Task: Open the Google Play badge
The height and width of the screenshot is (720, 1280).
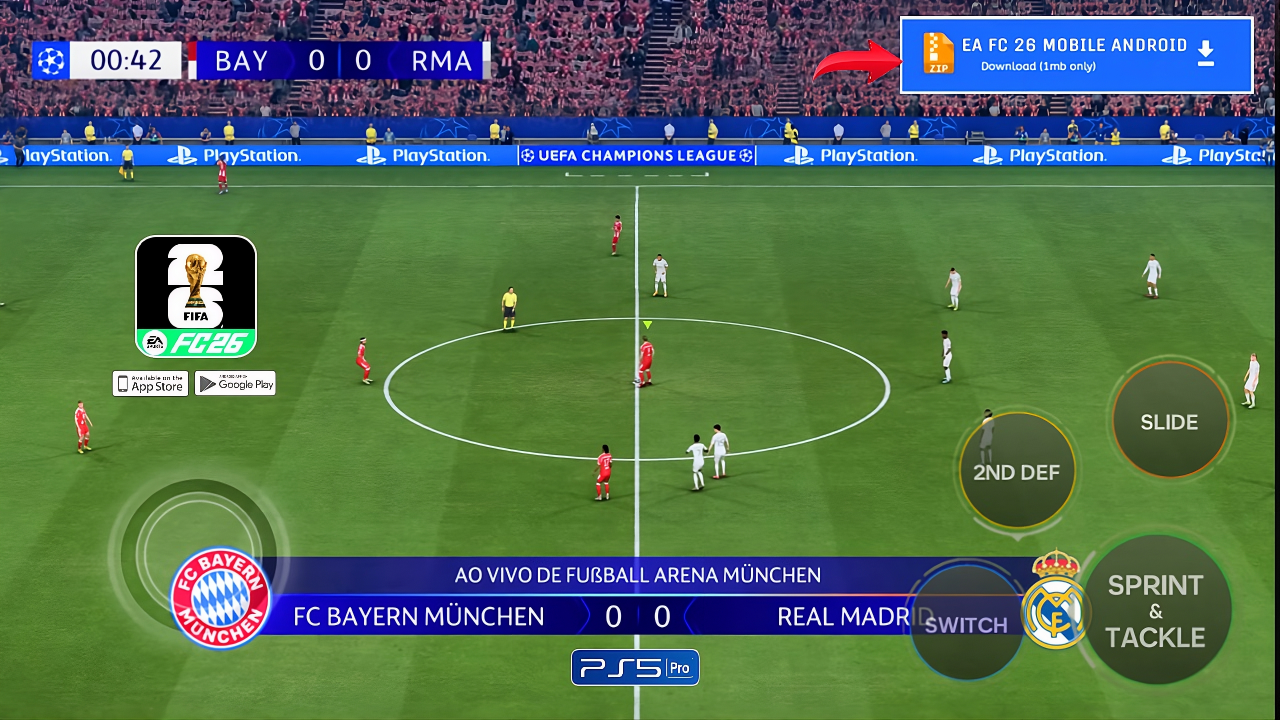Action: click(x=235, y=384)
